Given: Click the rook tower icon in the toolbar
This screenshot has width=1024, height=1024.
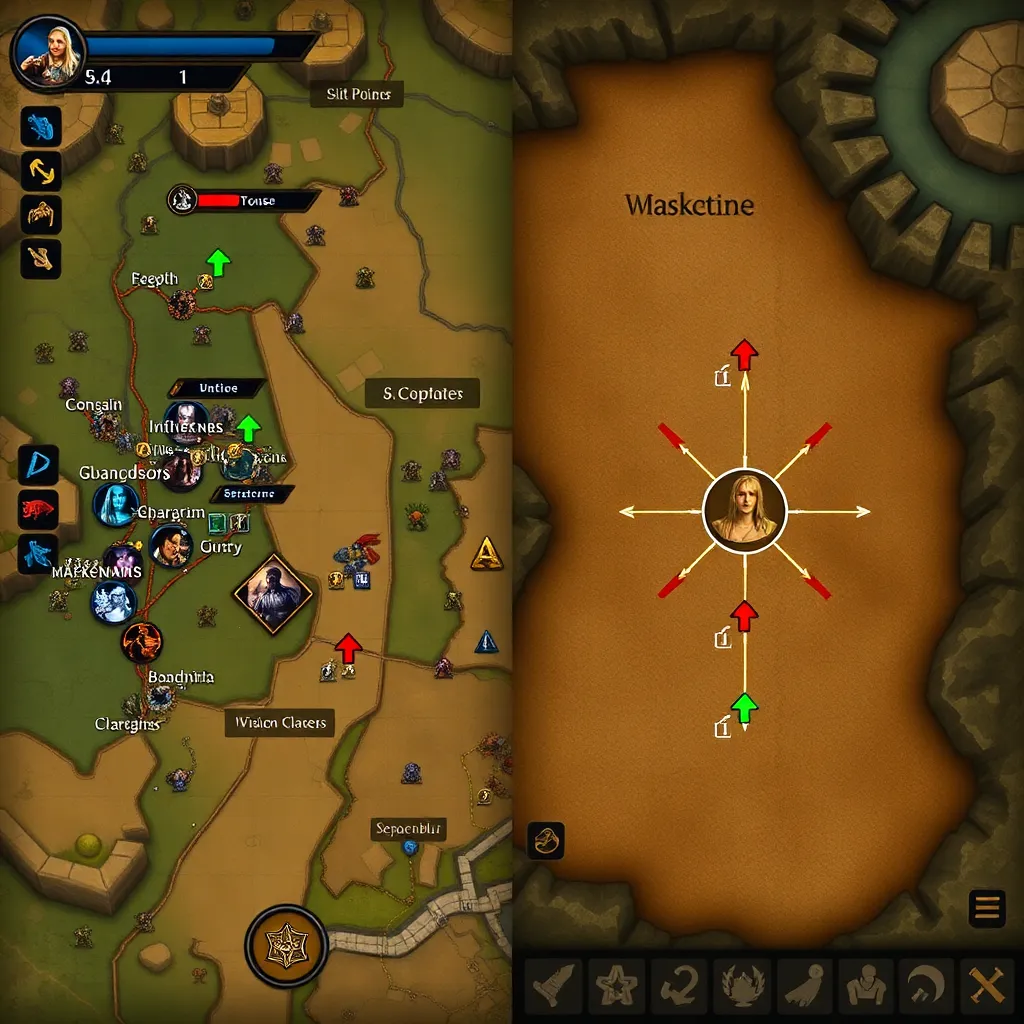Looking at the screenshot, I should pos(553,987).
